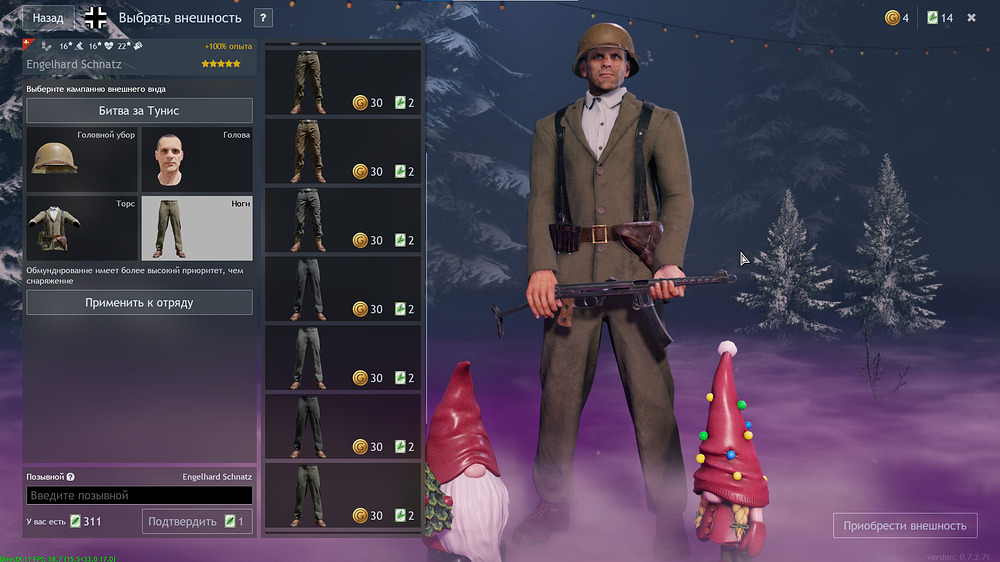Select soldier Engelhard Schnatz info card
Viewport: 1000px width, 562px height.
[x=139, y=56]
